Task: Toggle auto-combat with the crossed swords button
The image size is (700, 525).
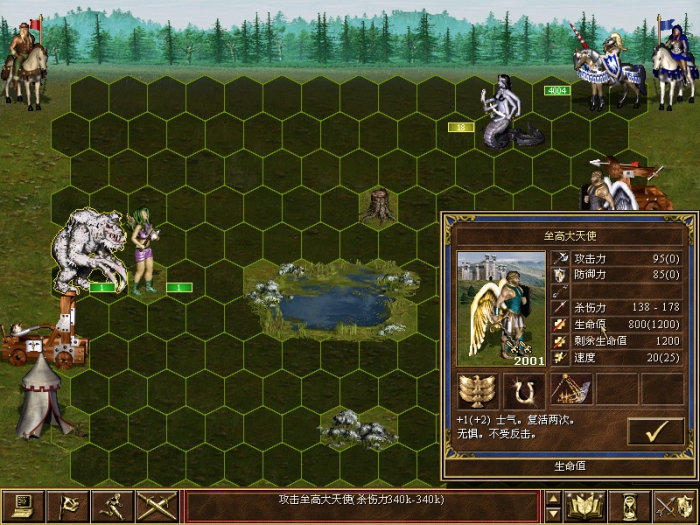Action: coord(159,506)
